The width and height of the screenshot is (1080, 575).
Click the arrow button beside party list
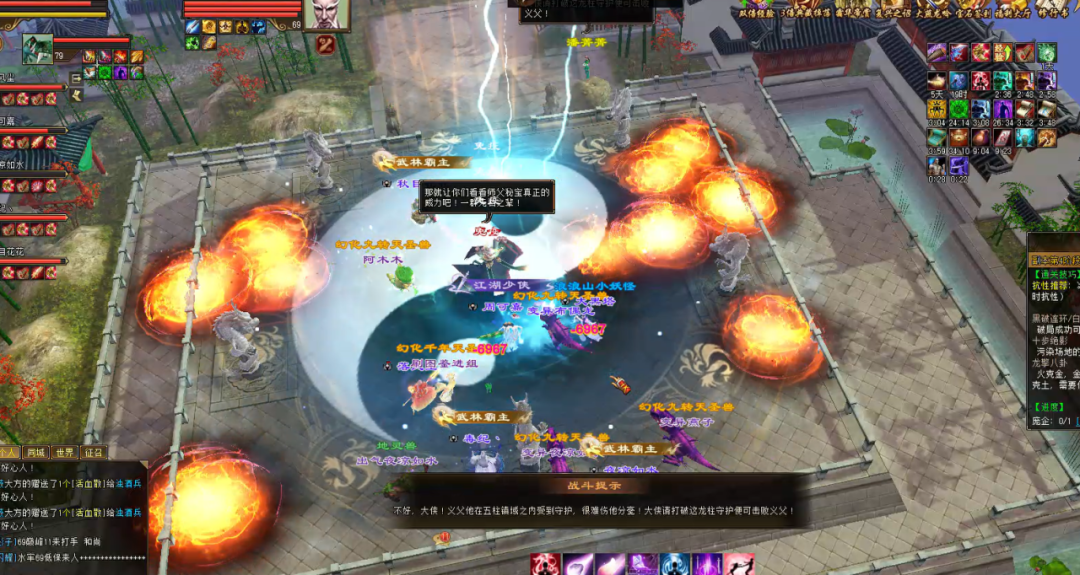(x=75, y=77)
